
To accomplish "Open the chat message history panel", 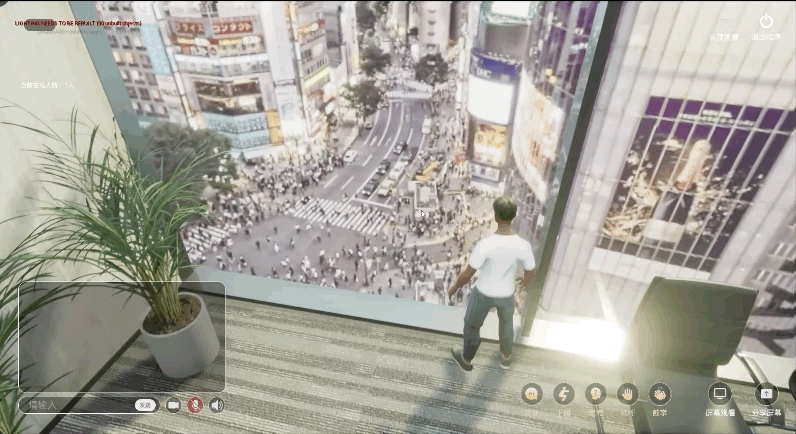I will (x=122, y=336).
